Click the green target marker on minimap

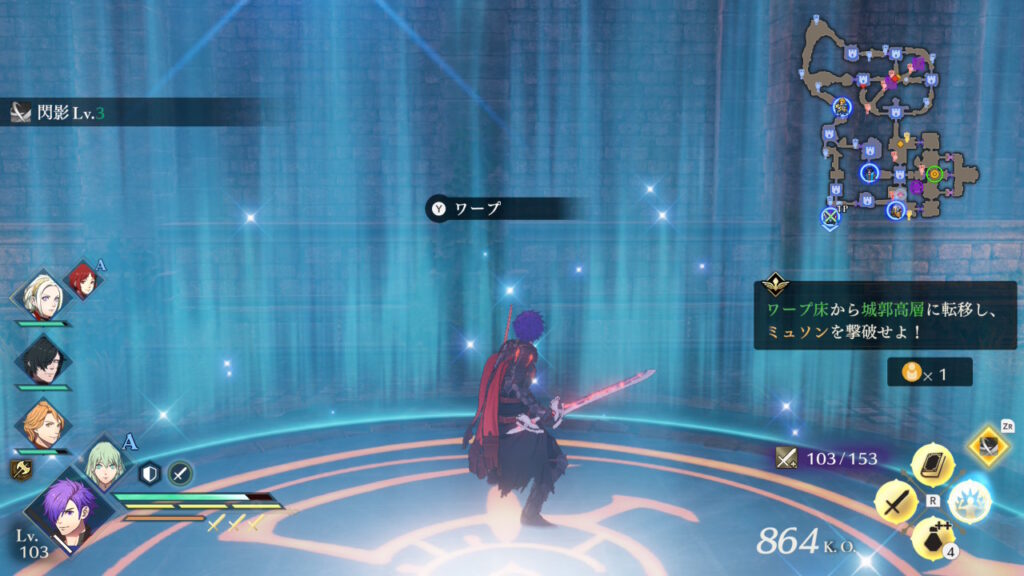[934, 173]
